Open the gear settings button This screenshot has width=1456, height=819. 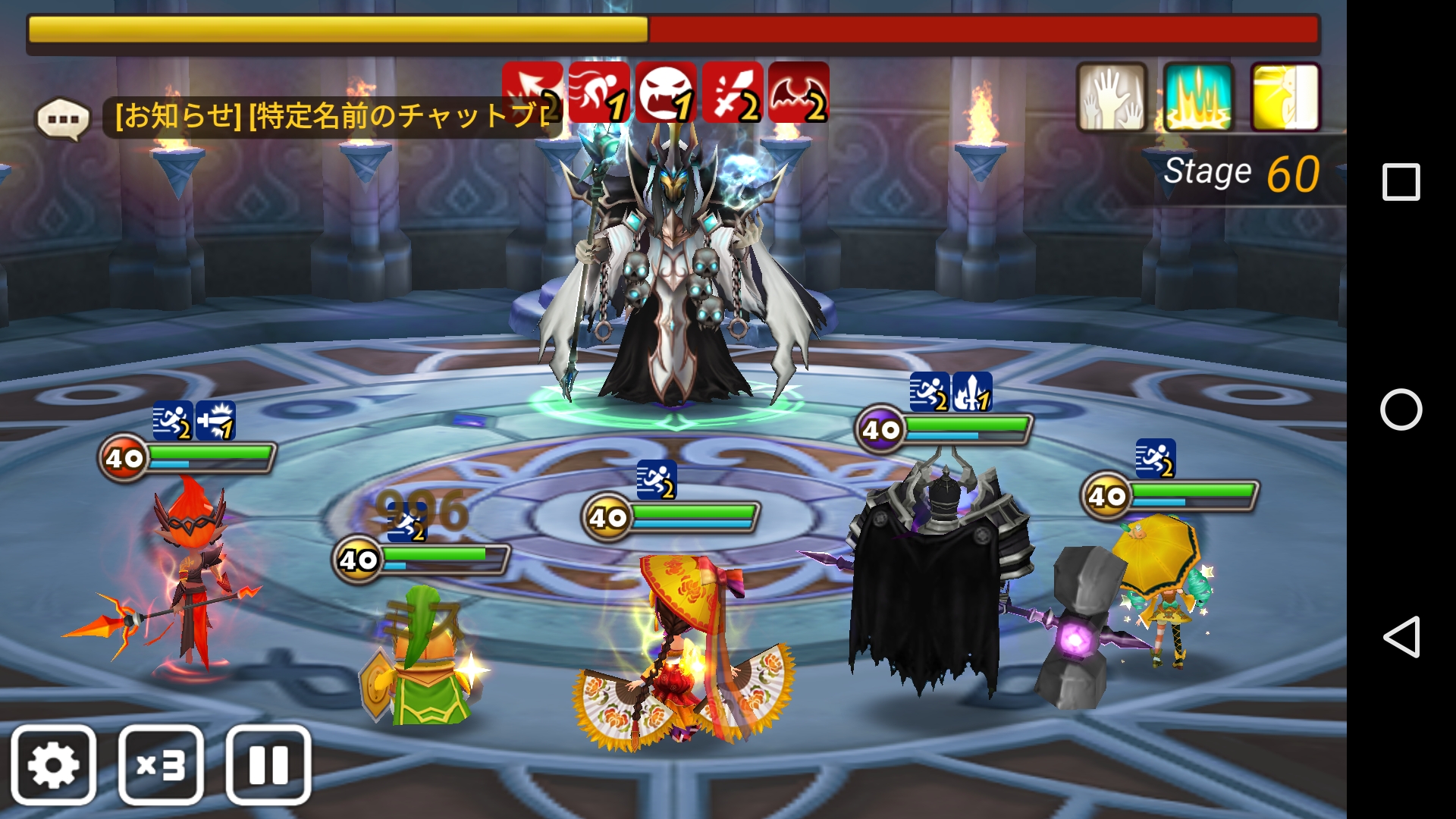coord(53,764)
